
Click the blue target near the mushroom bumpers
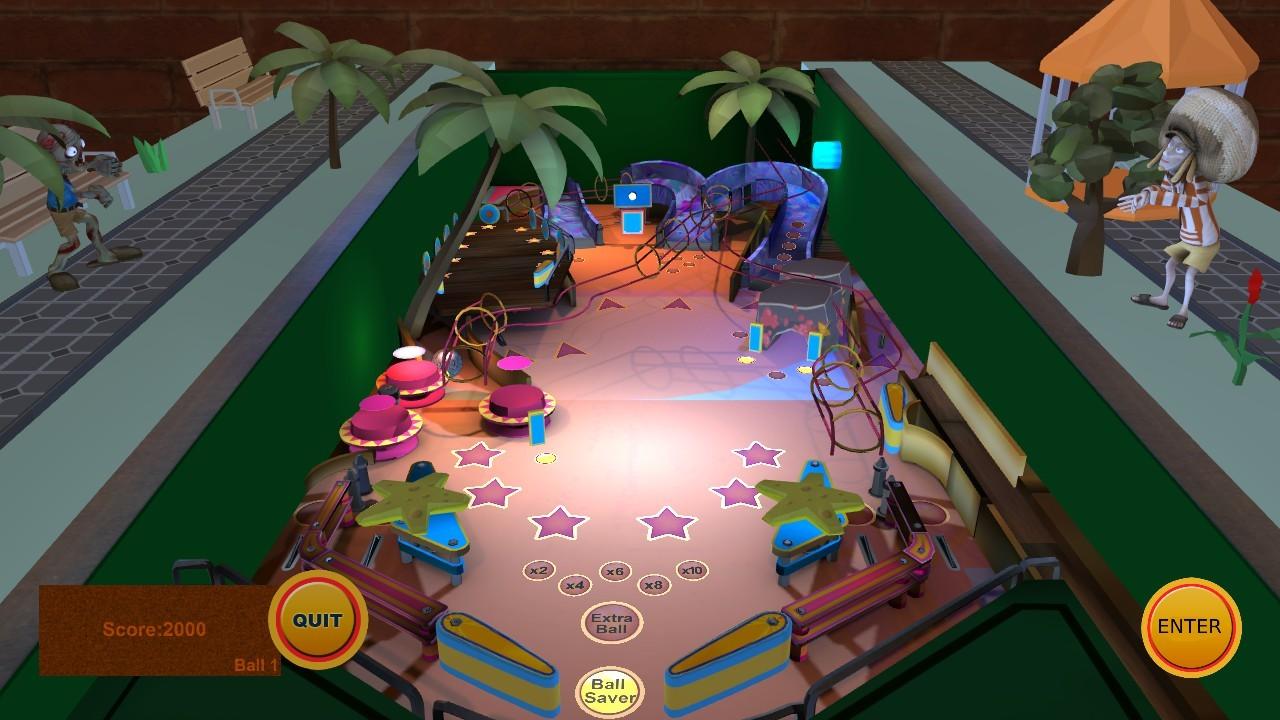click(535, 430)
